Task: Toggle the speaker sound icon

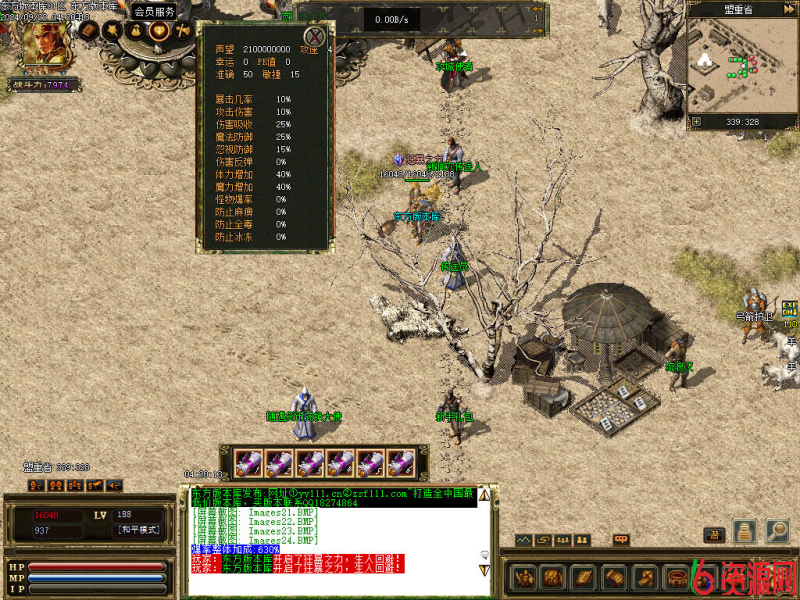Action: [113, 485]
